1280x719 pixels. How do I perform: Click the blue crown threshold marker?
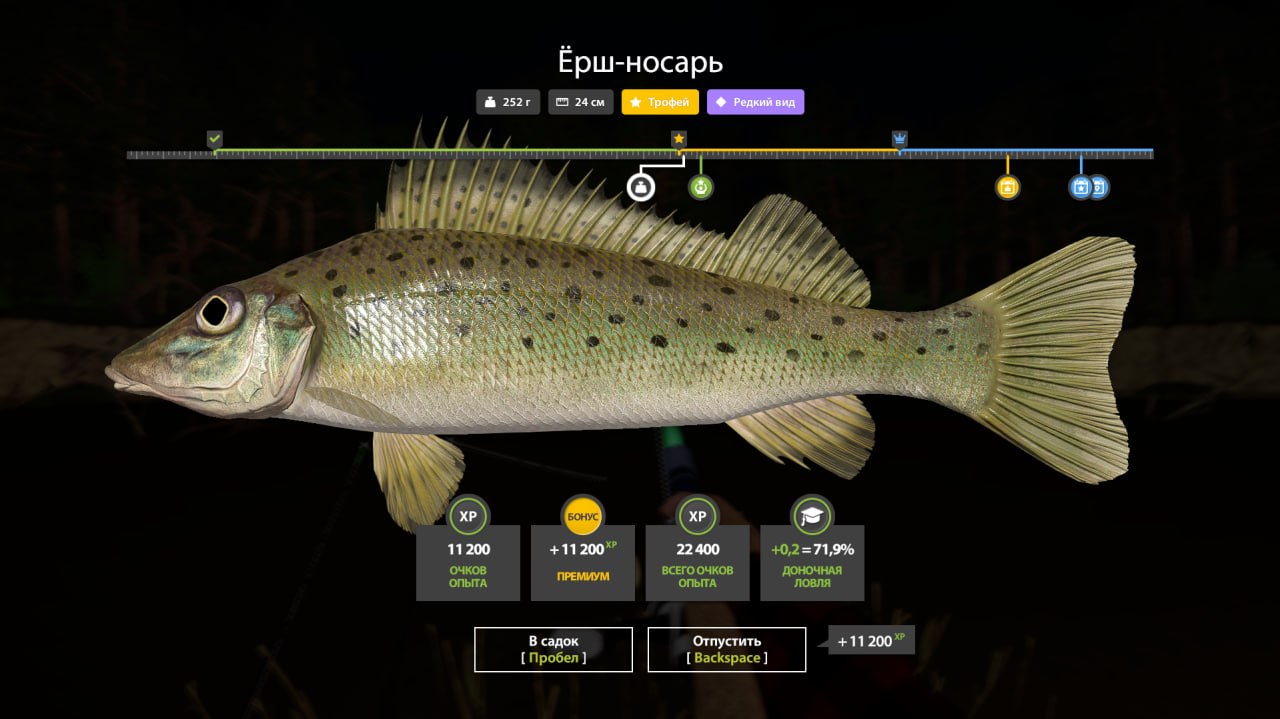(x=899, y=139)
